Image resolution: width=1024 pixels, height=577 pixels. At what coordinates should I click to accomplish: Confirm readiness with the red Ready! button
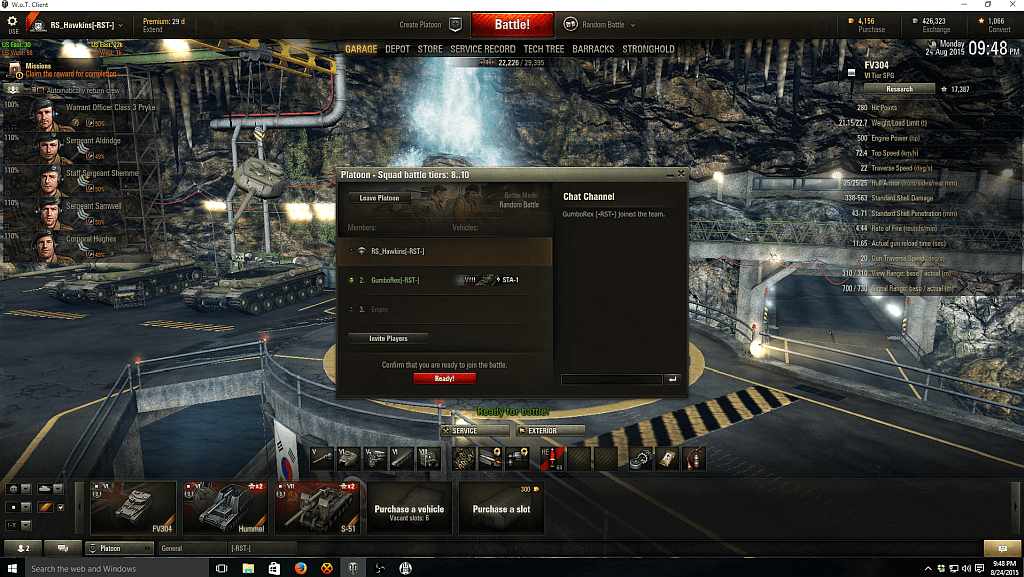coord(444,379)
